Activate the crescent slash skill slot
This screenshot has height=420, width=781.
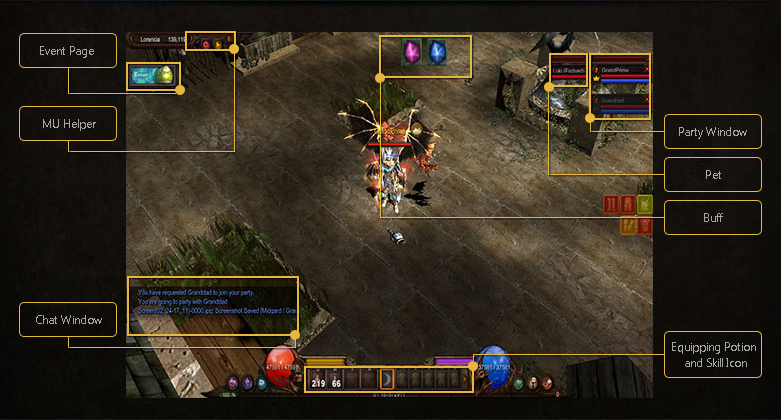[x=390, y=379]
